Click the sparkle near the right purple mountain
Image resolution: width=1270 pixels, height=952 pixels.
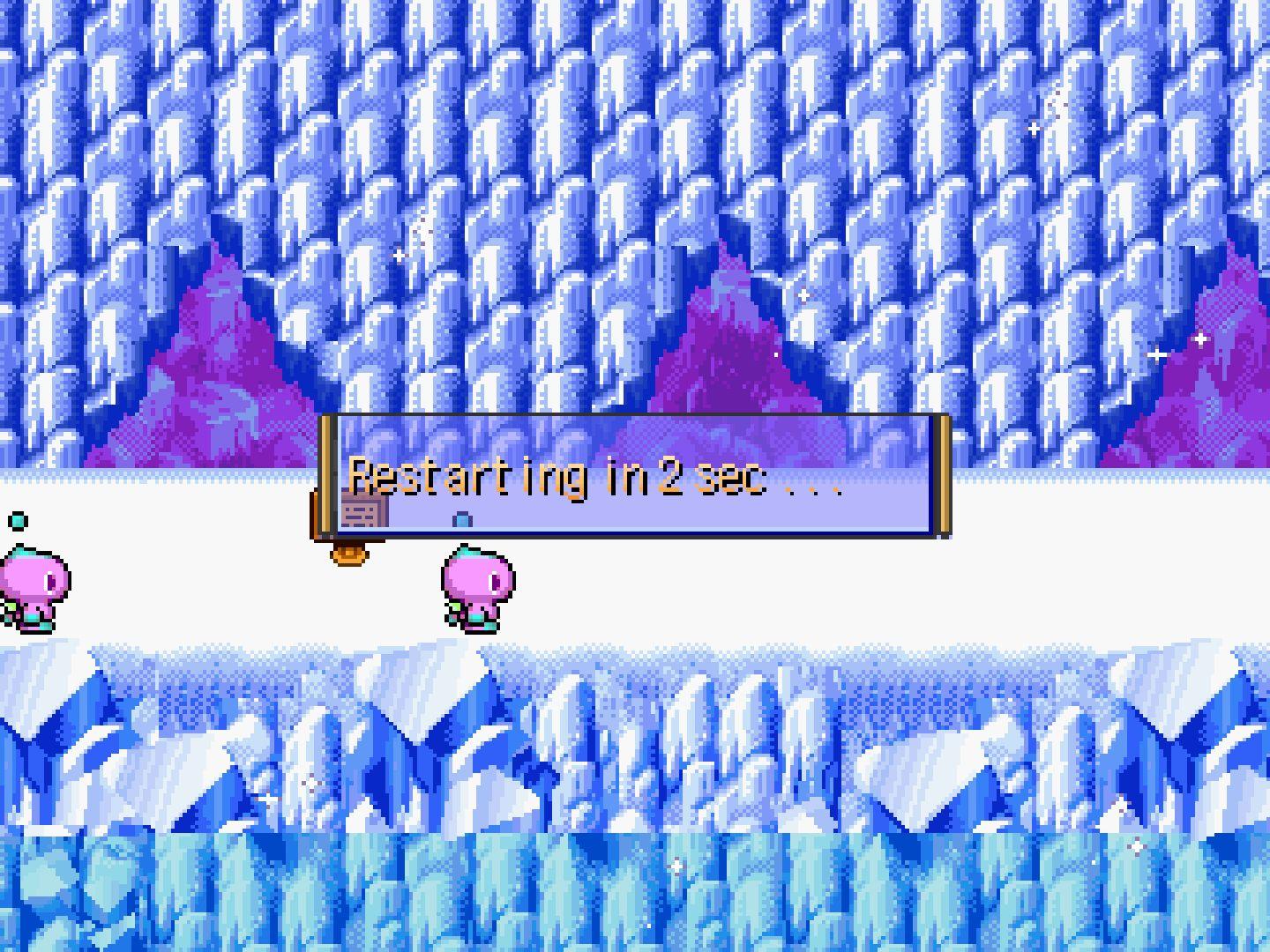(x=1199, y=338)
